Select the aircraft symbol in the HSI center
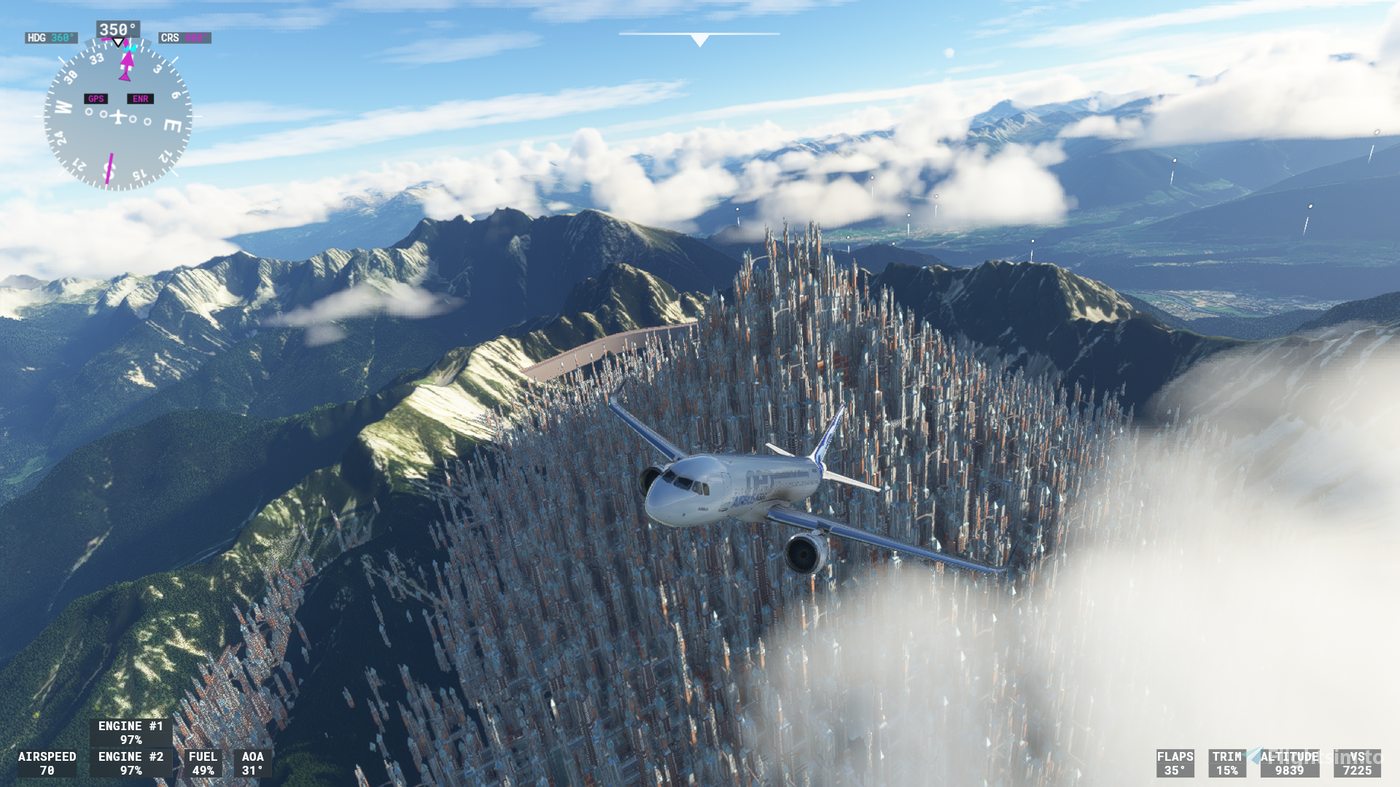The image size is (1400, 787). pos(117,114)
